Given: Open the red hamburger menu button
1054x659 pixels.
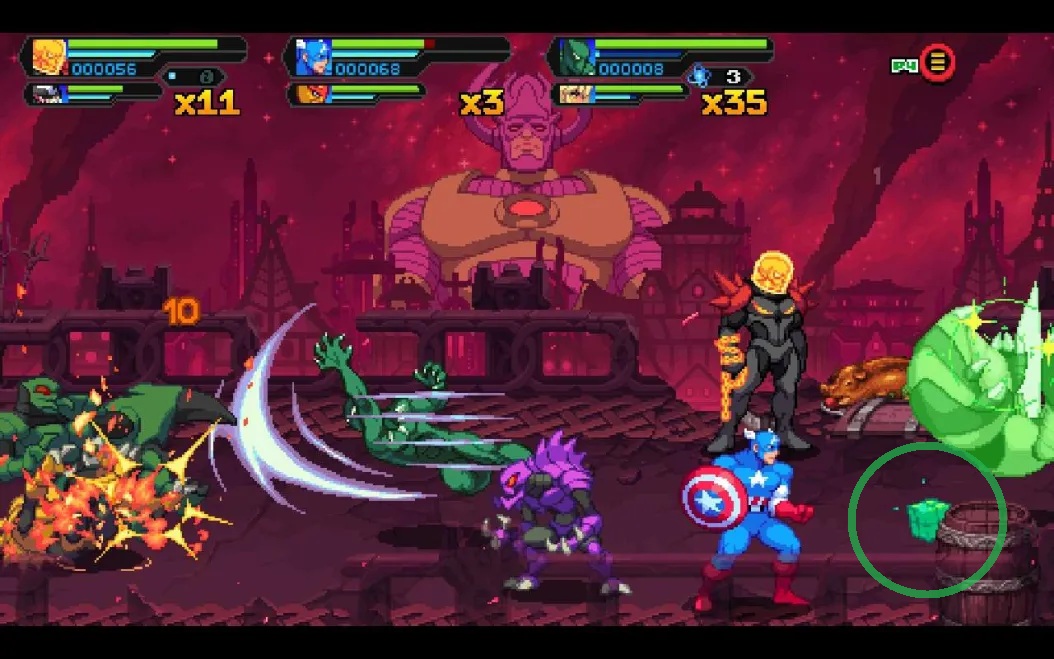Looking at the screenshot, I should click(x=937, y=63).
